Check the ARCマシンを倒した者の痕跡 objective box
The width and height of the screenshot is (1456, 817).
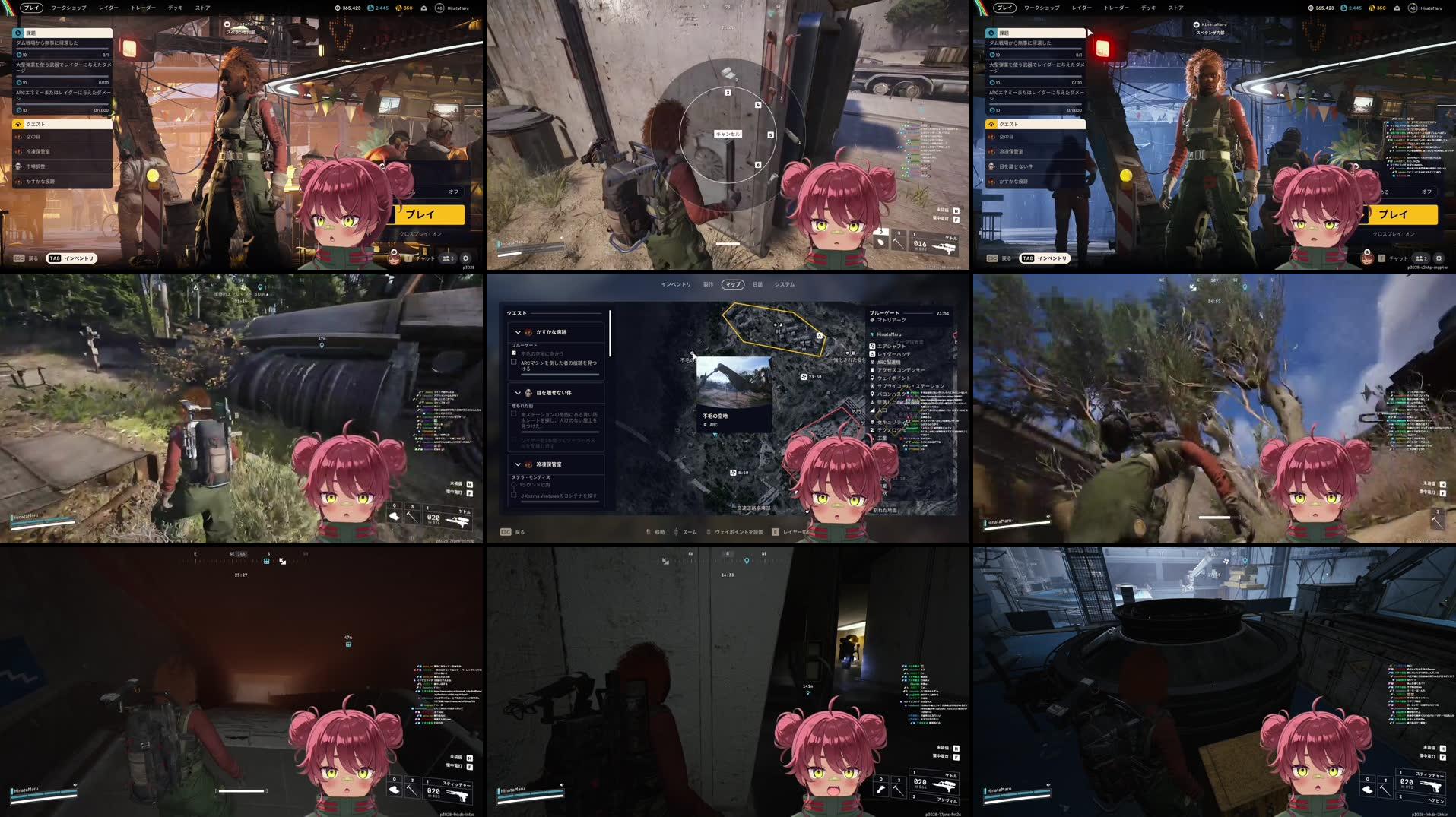513,363
